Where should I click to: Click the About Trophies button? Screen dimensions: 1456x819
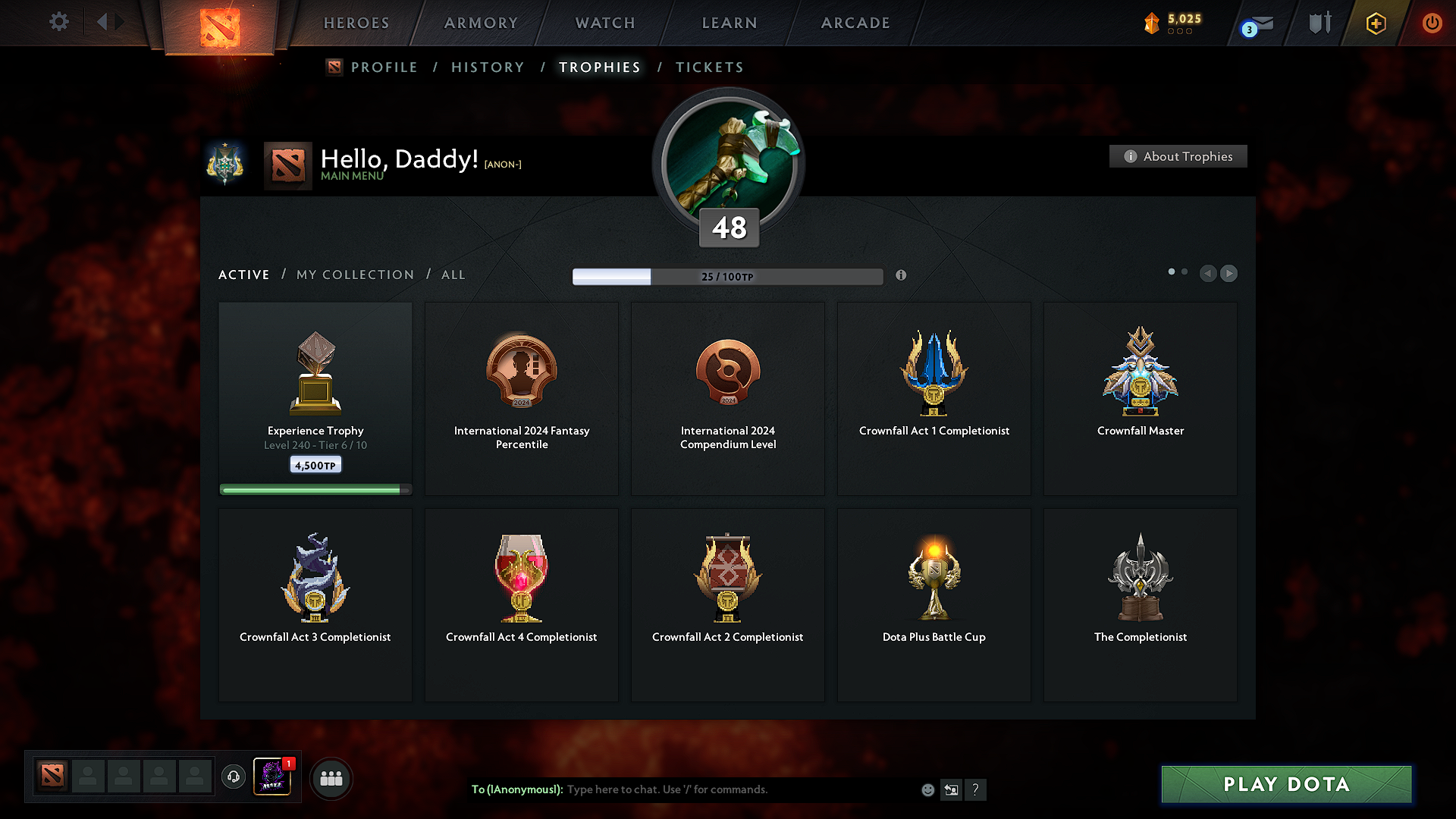point(1178,156)
